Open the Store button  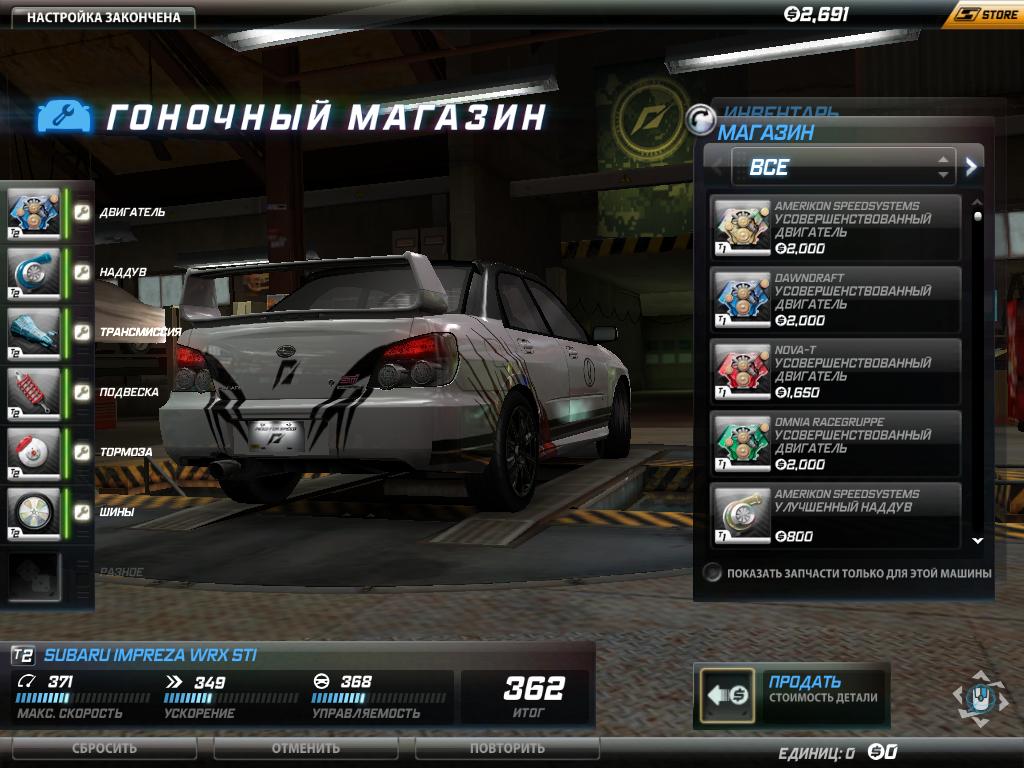(983, 15)
